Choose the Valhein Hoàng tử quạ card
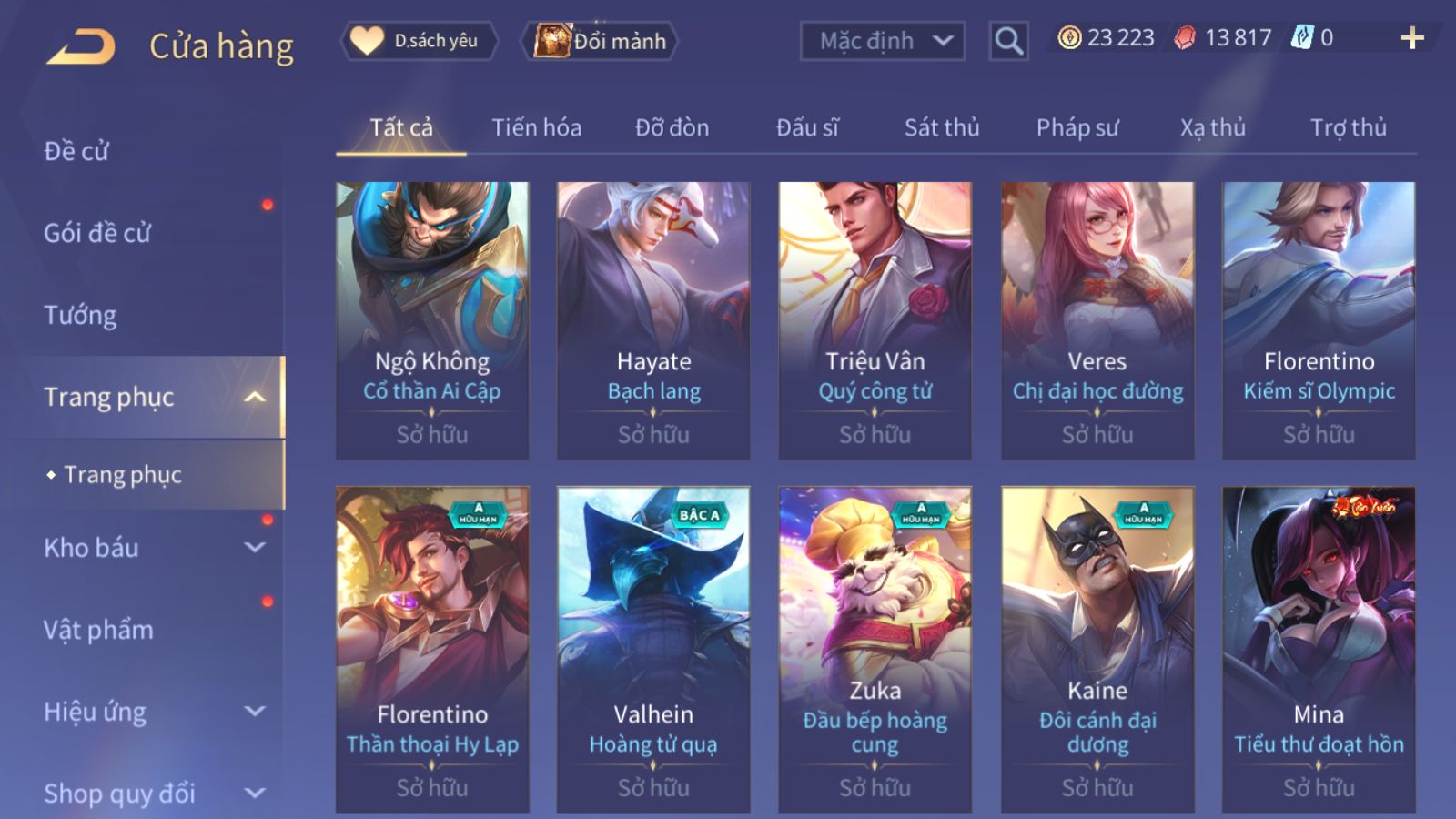 click(x=653, y=648)
